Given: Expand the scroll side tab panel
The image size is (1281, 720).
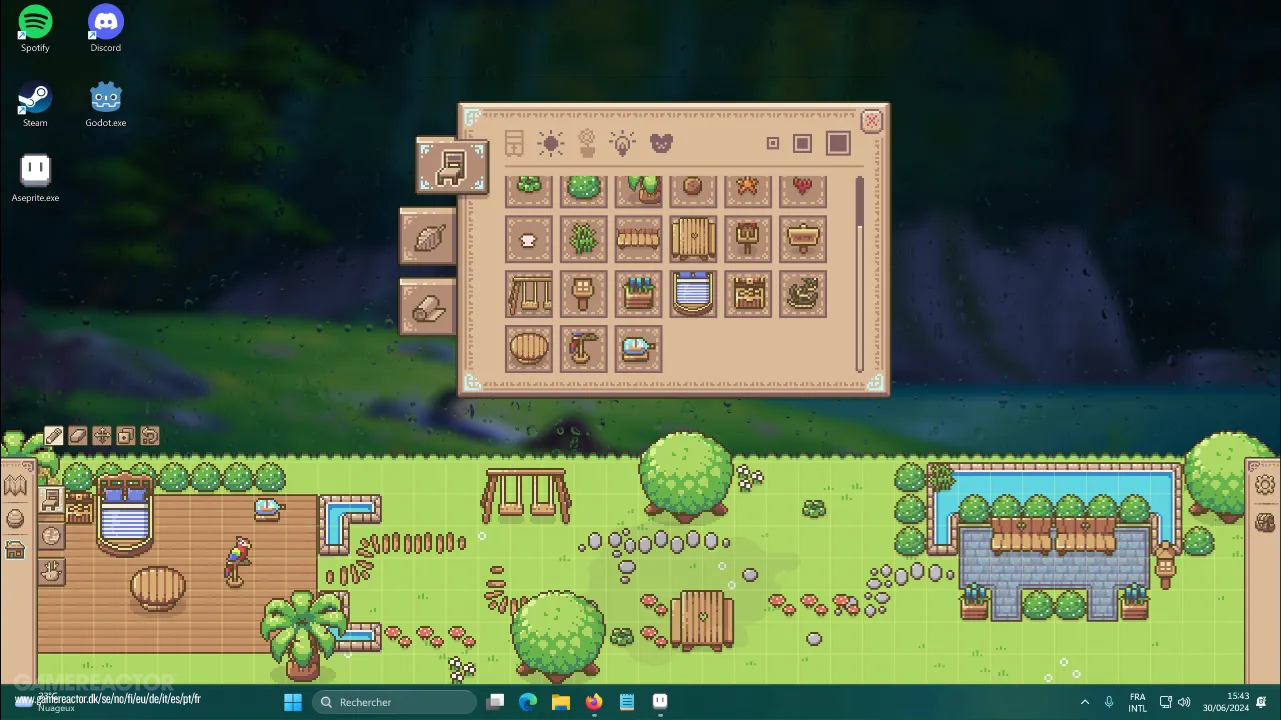Looking at the screenshot, I should [428, 307].
